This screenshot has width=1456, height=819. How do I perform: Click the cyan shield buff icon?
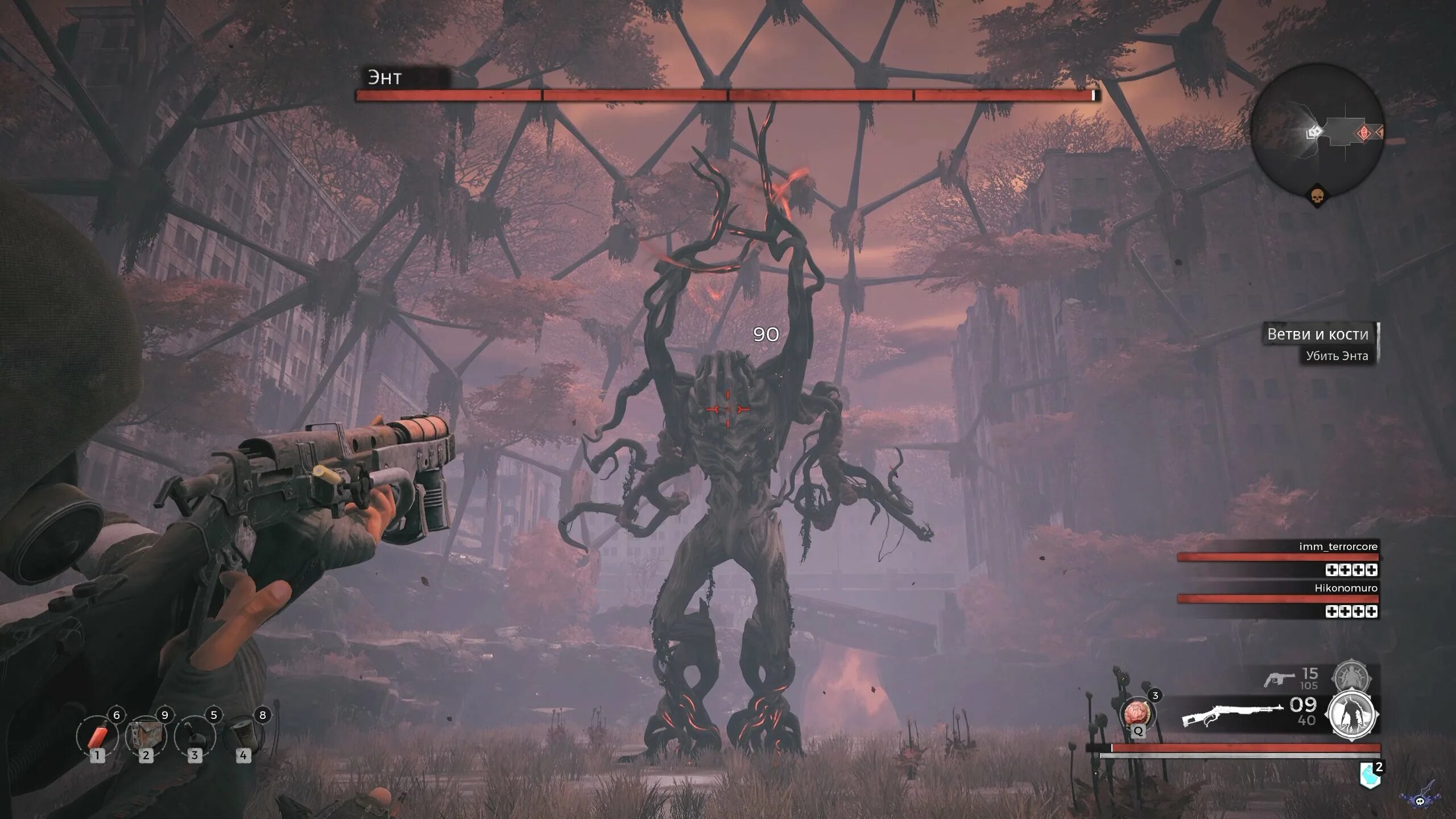[x=1370, y=775]
